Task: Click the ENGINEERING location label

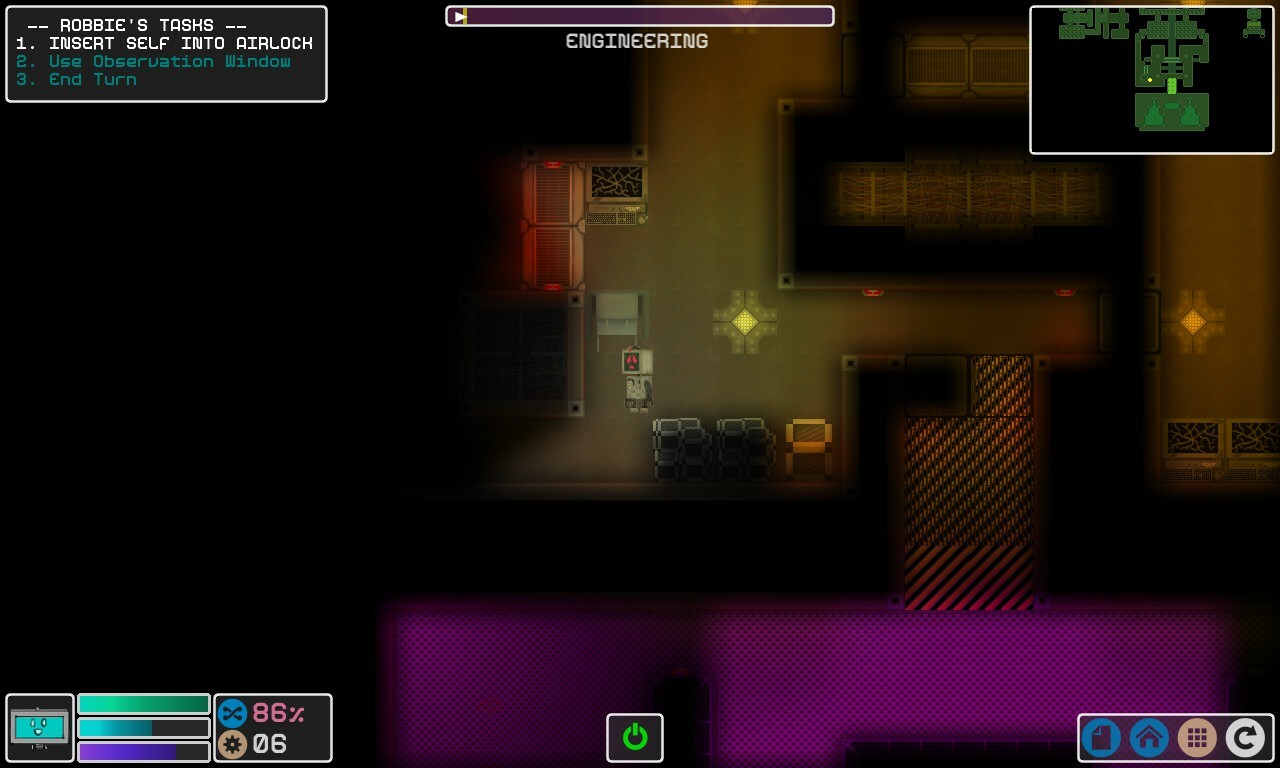Action: tap(637, 41)
